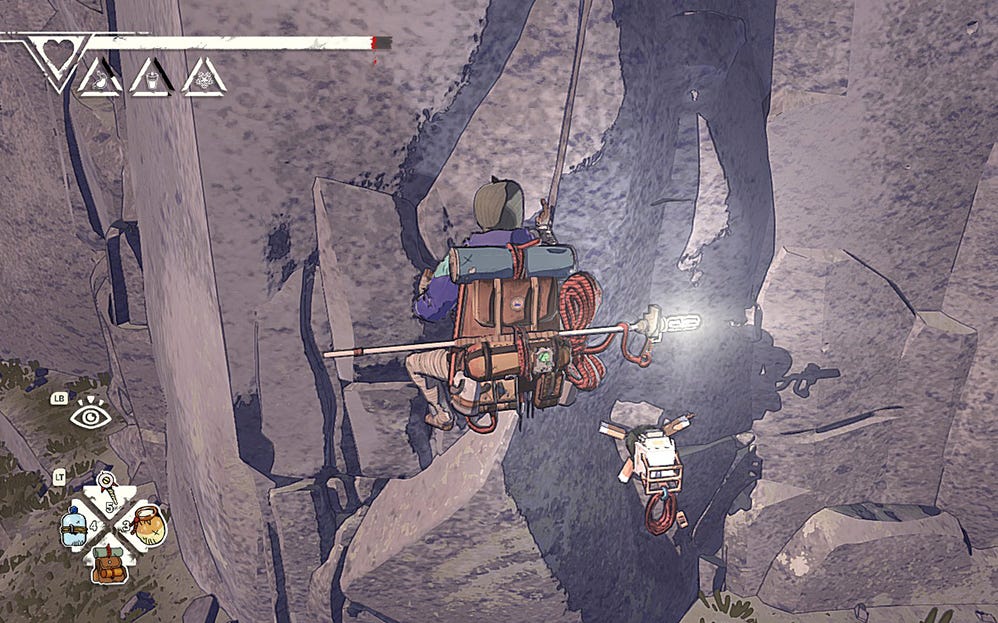Activate the eye look-around icon
This screenshot has width=998, height=623.
(90, 412)
